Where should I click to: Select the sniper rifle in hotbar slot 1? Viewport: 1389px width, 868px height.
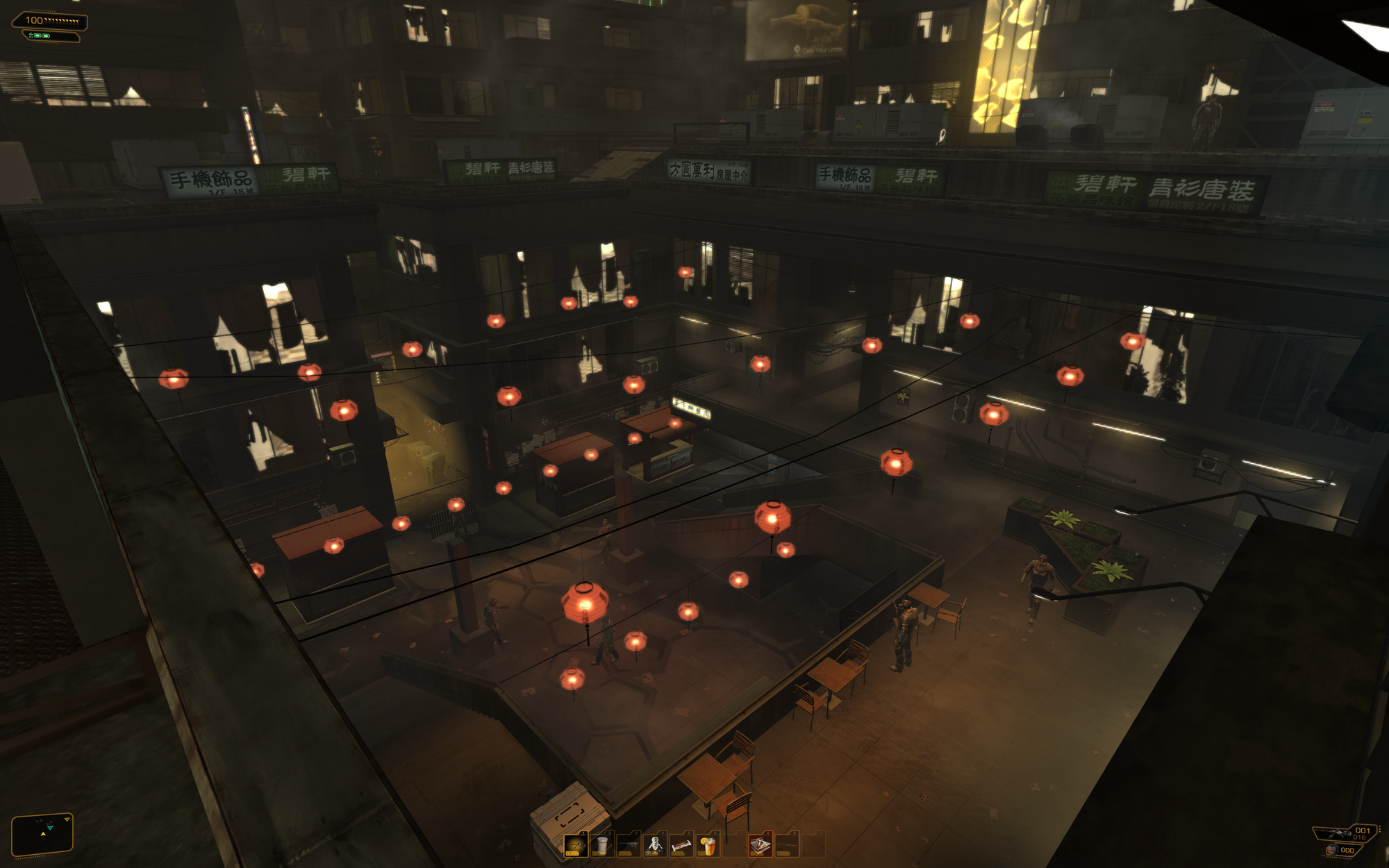[576, 845]
